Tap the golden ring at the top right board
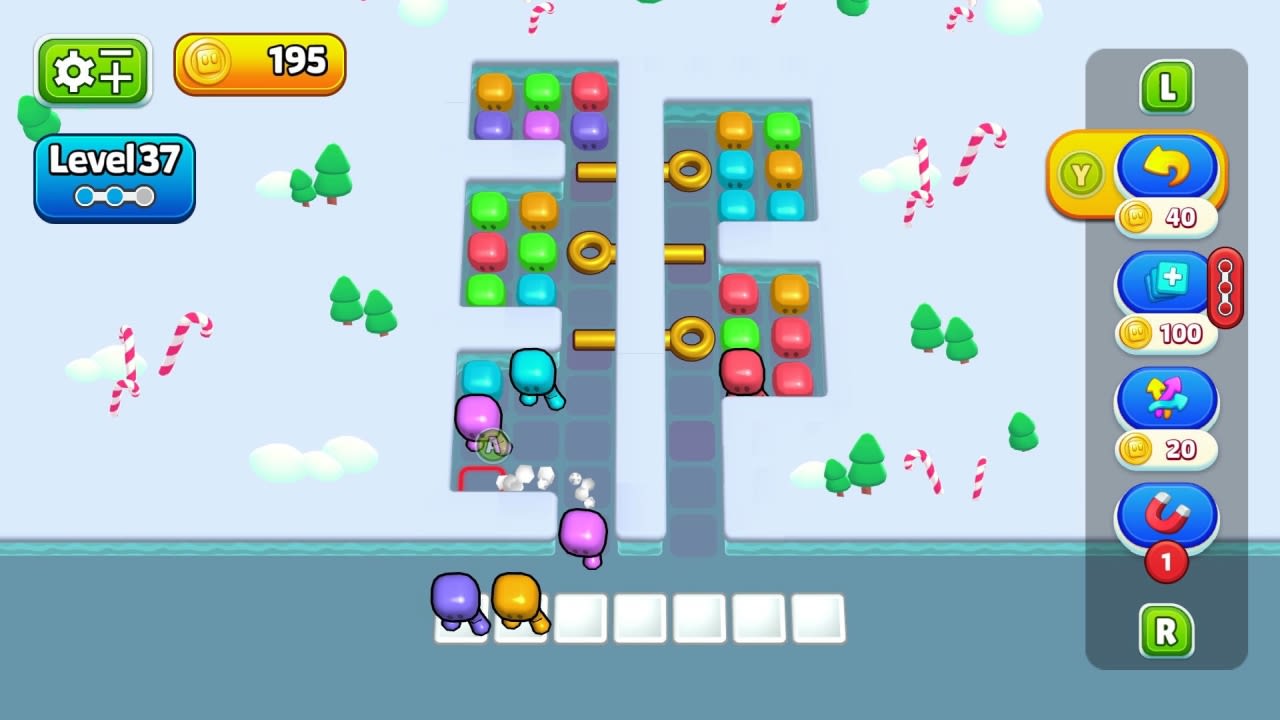 (688, 172)
